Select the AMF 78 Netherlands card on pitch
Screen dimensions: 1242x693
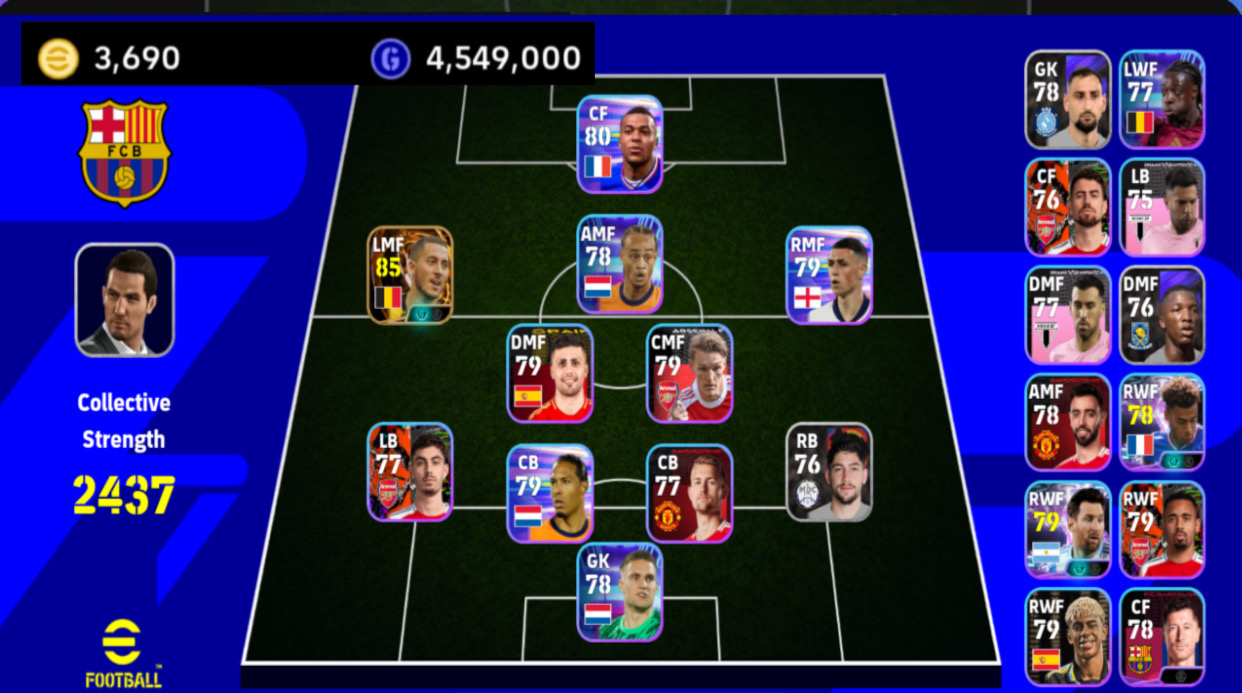point(620,263)
